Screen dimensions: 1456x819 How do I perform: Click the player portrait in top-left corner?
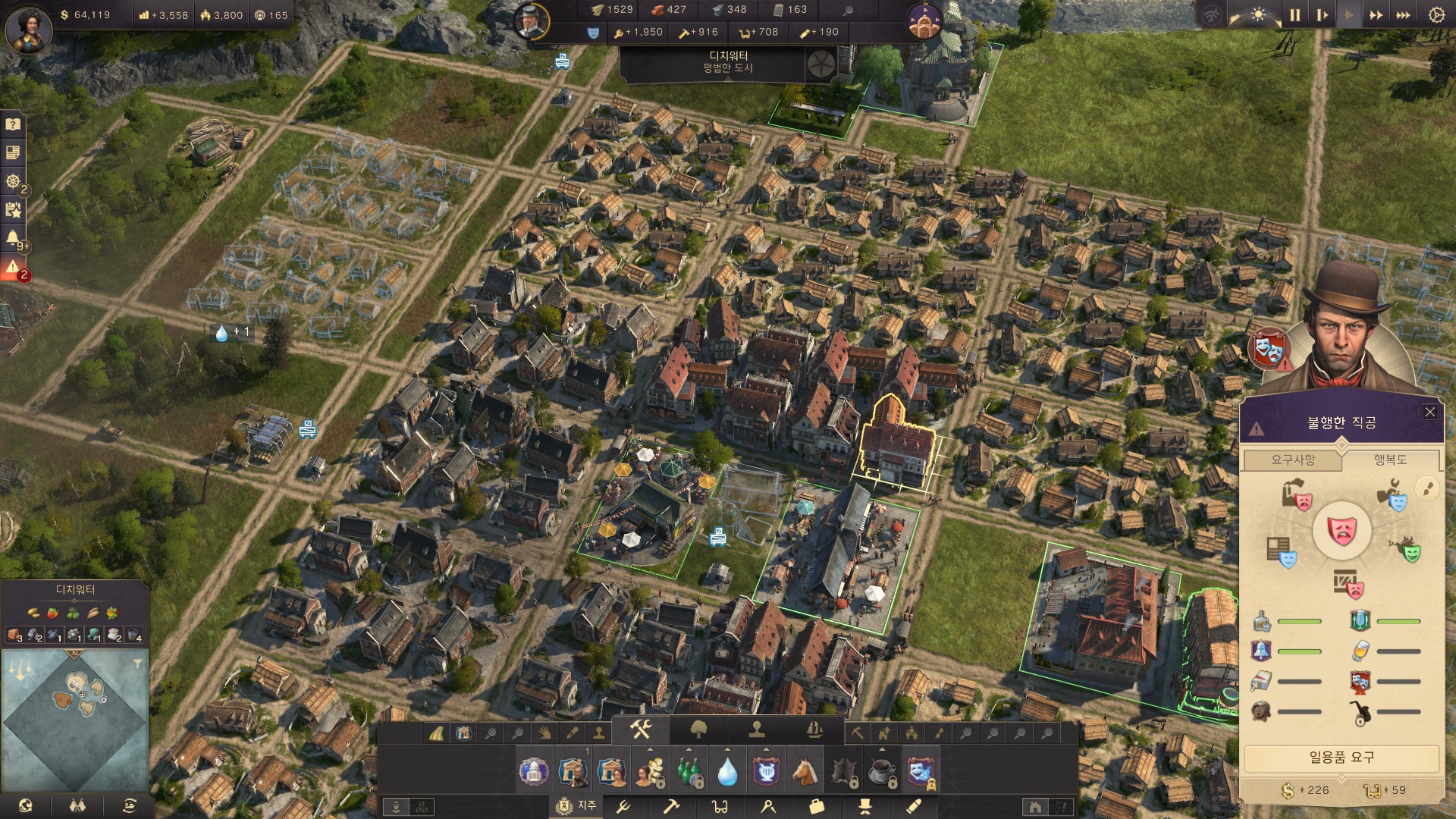29,29
